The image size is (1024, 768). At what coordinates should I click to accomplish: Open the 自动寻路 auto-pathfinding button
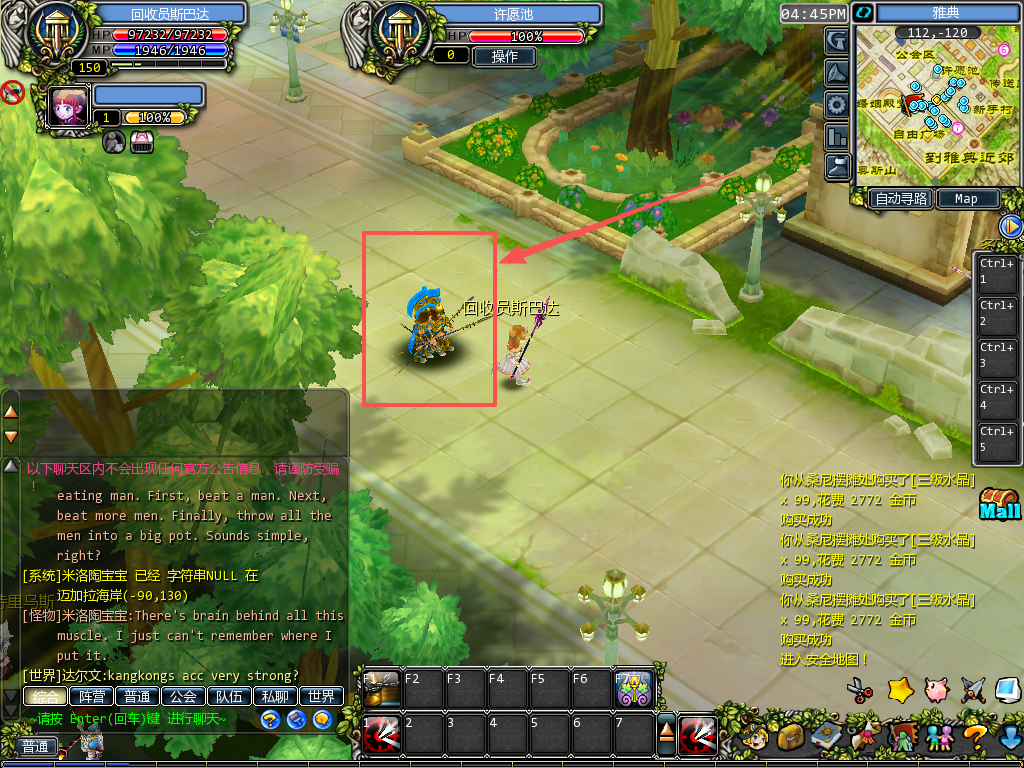(x=902, y=199)
